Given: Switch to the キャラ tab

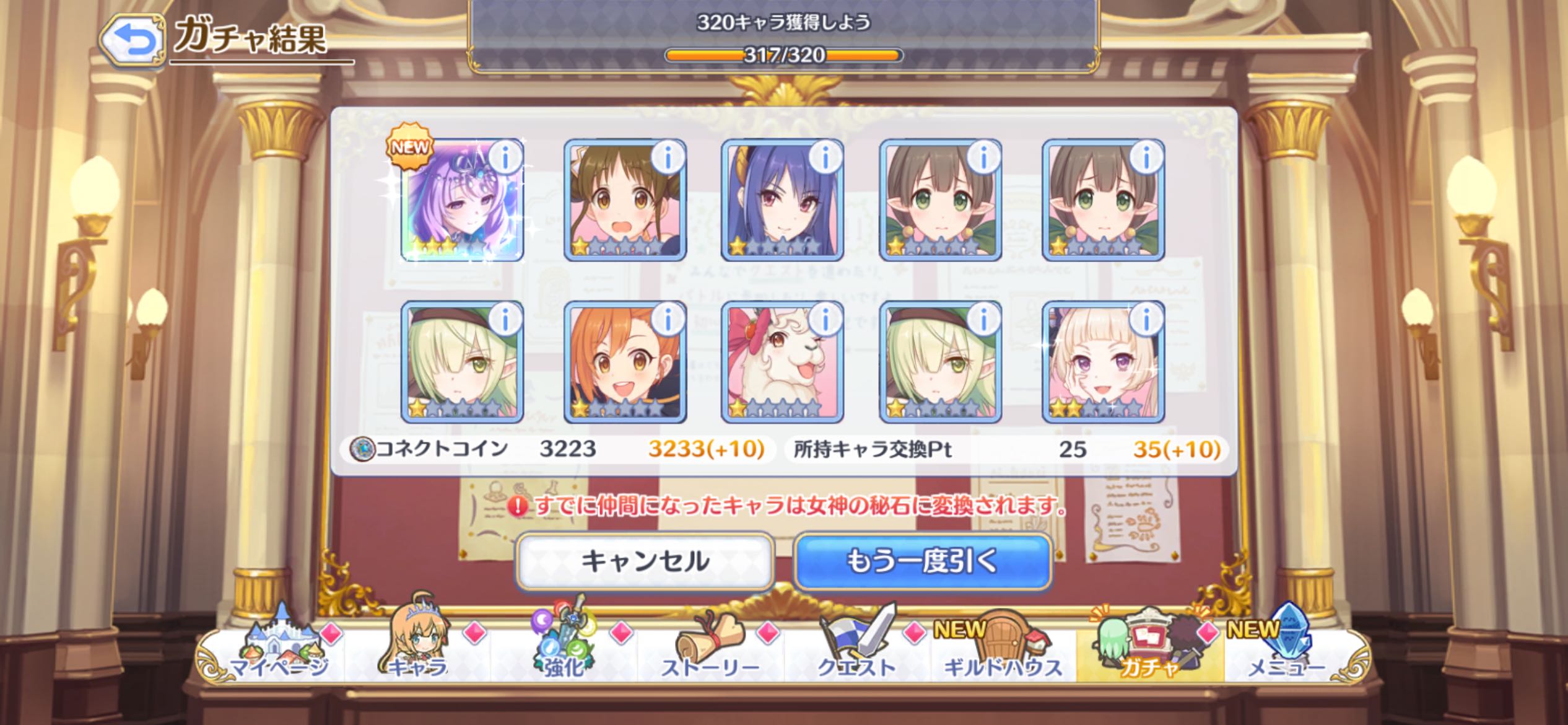Looking at the screenshot, I should pyautogui.click(x=417, y=648).
